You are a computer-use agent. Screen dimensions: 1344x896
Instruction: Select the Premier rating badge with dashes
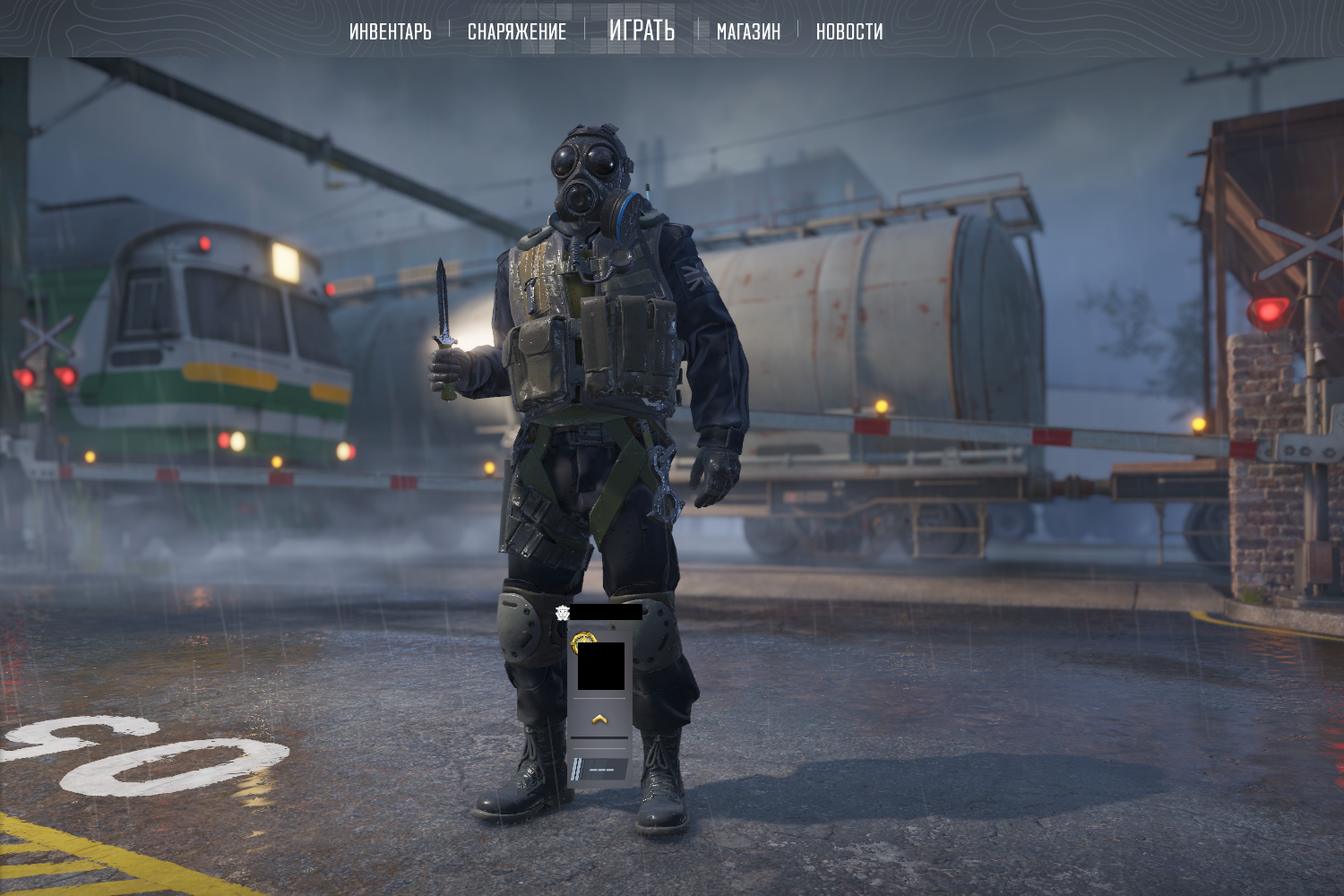pos(599,769)
